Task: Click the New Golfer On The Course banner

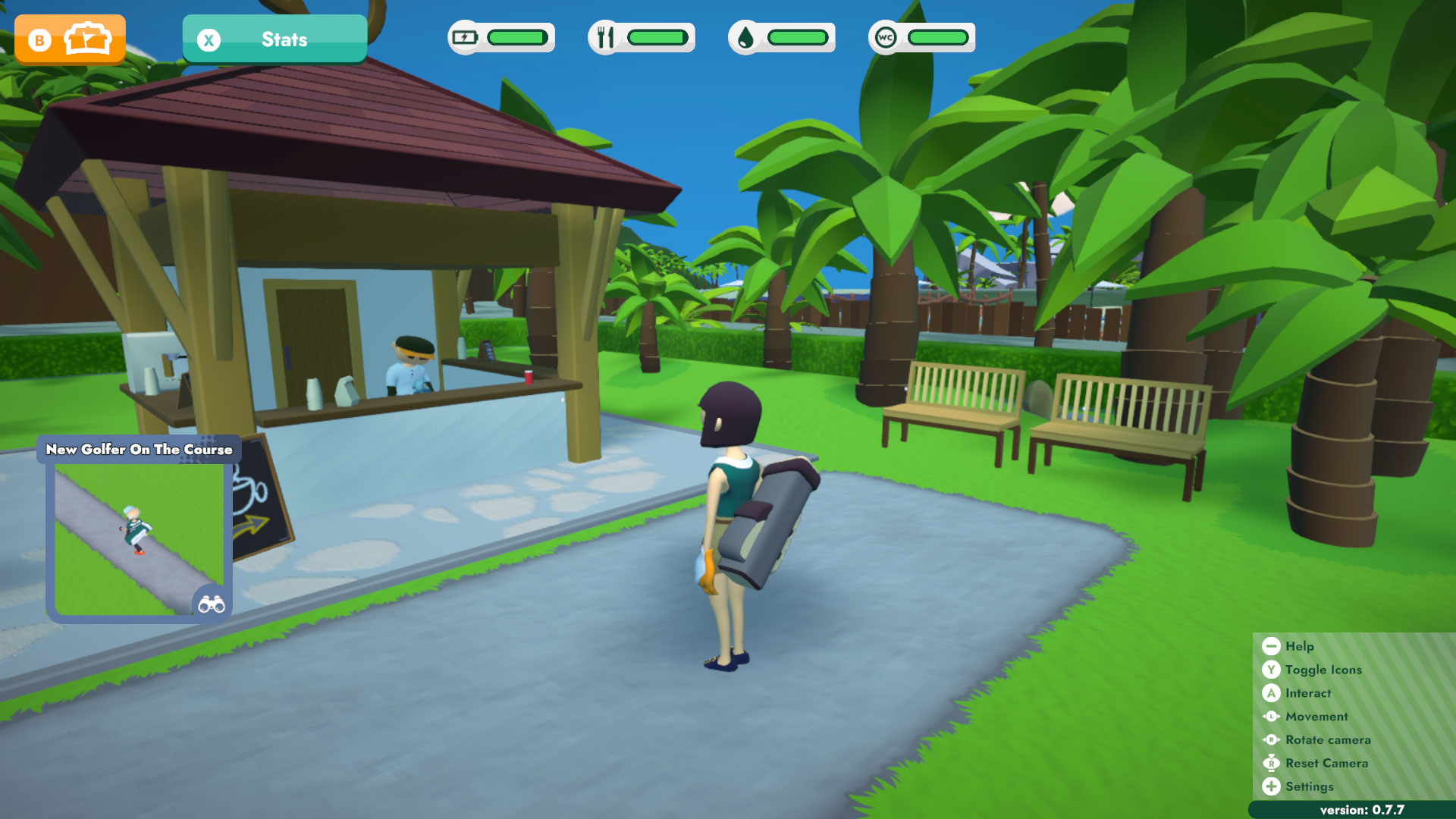Action: click(x=139, y=448)
